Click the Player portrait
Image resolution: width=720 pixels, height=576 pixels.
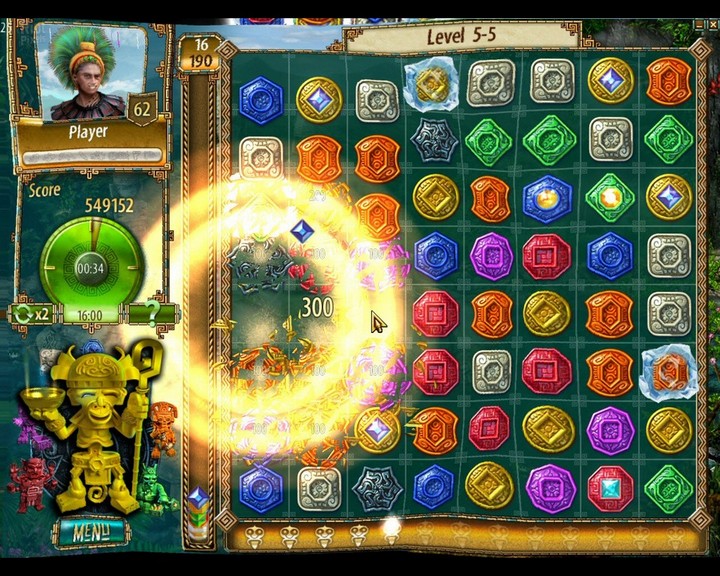88,72
